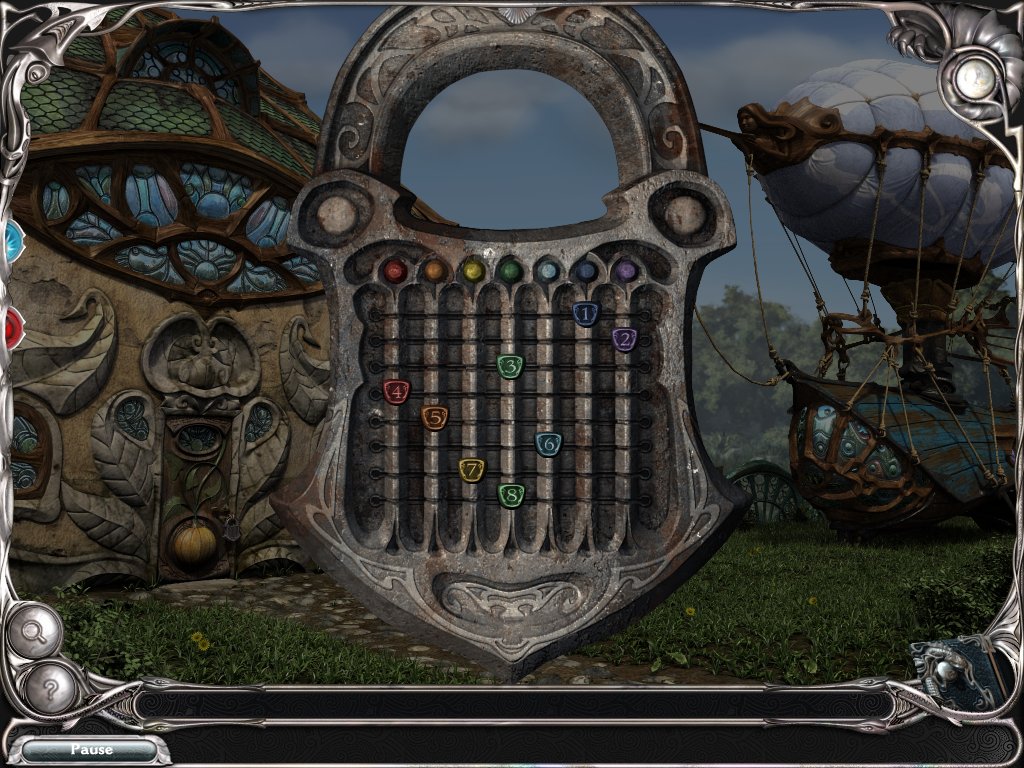Pick the green number 3 bead
Viewport: 1024px width, 768px height.
[510, 366]
